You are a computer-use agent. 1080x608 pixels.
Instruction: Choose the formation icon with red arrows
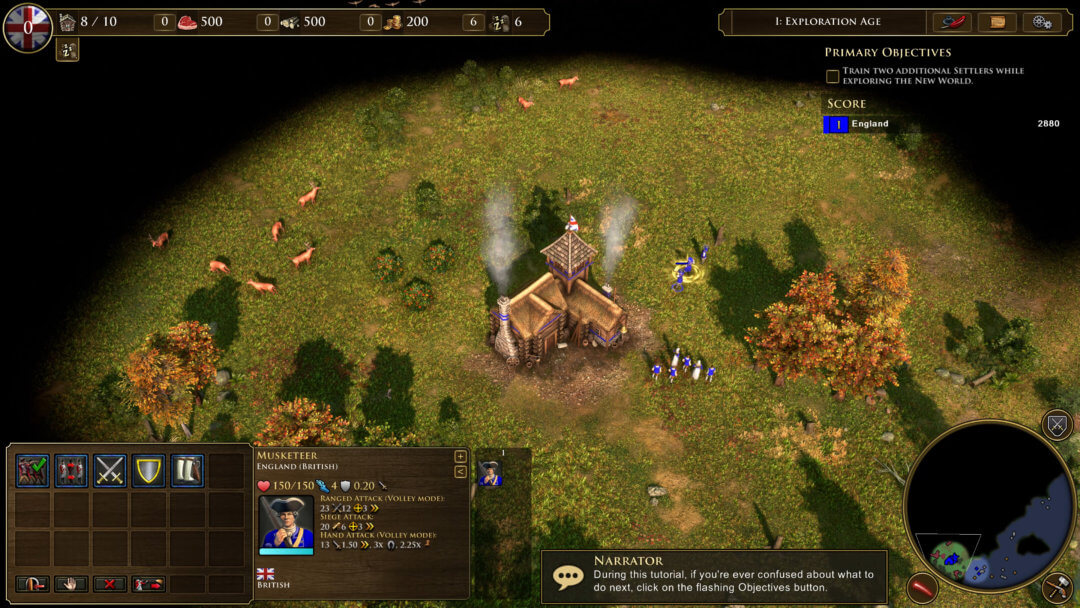pos(72,470)
